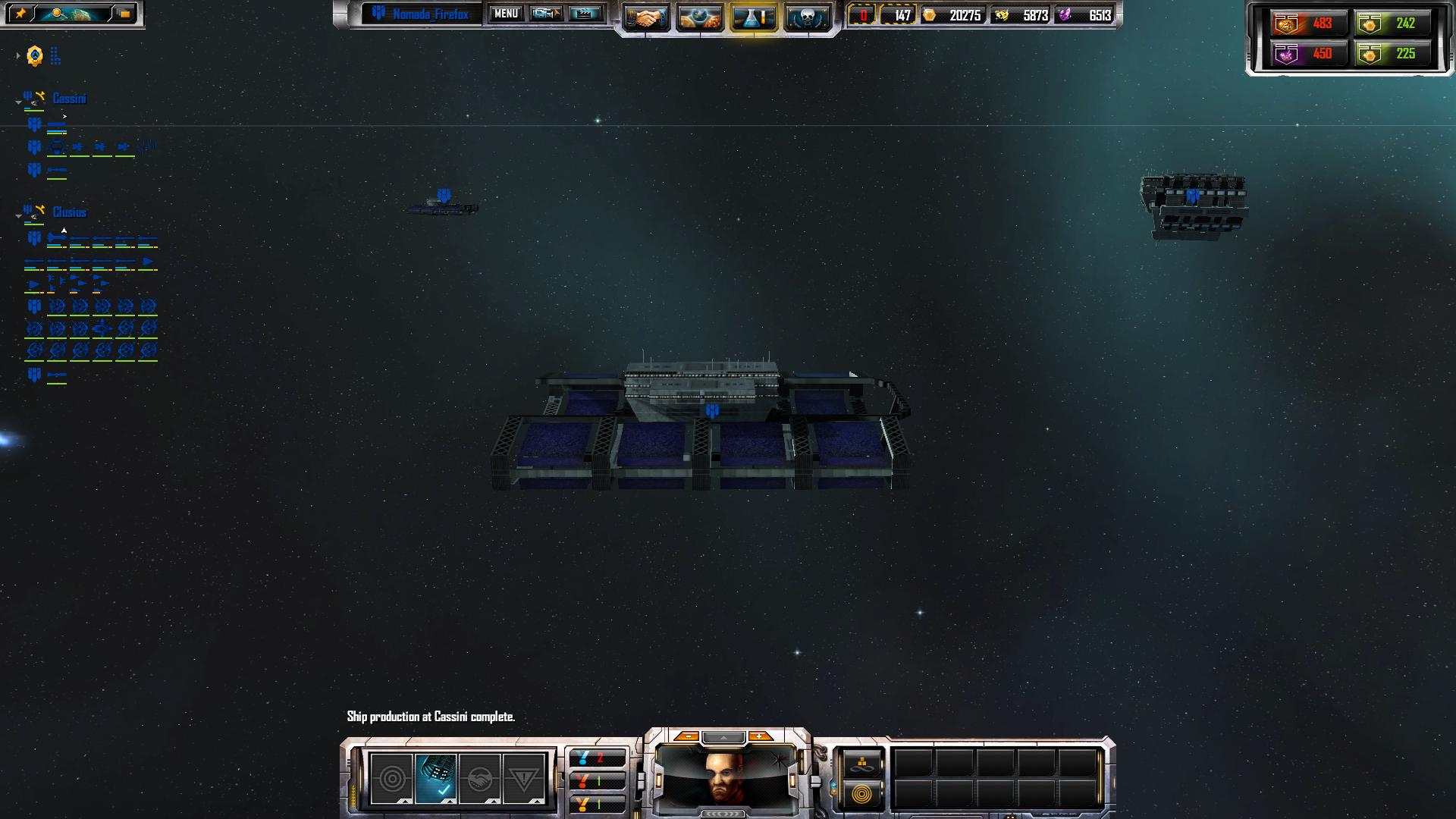Open the planets overview screen
The width and height of the screenshot is (1456, 819).
pyautogui.click(x=699, y=18)
